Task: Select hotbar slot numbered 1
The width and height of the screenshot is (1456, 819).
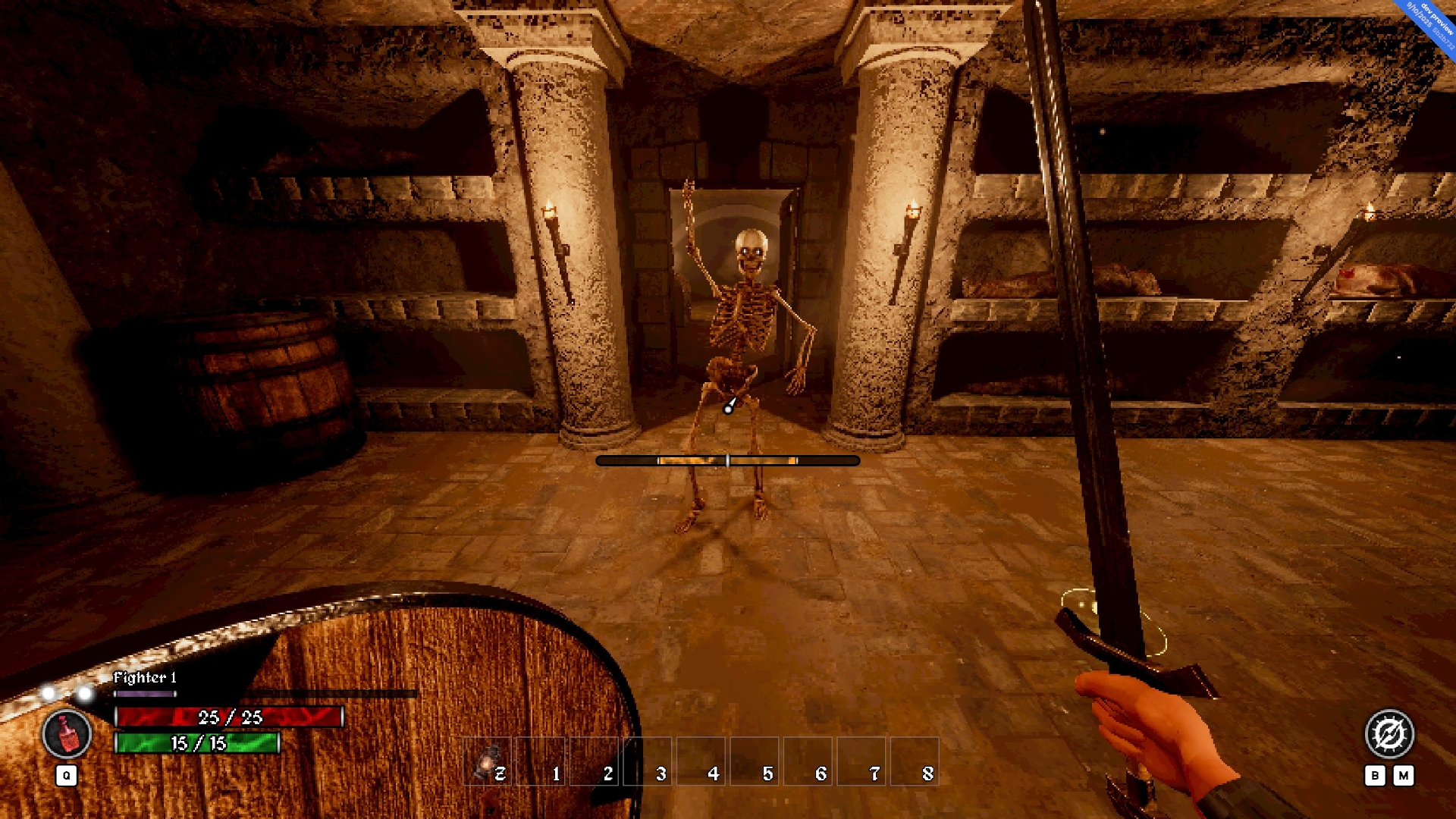Action: point(541,761)
